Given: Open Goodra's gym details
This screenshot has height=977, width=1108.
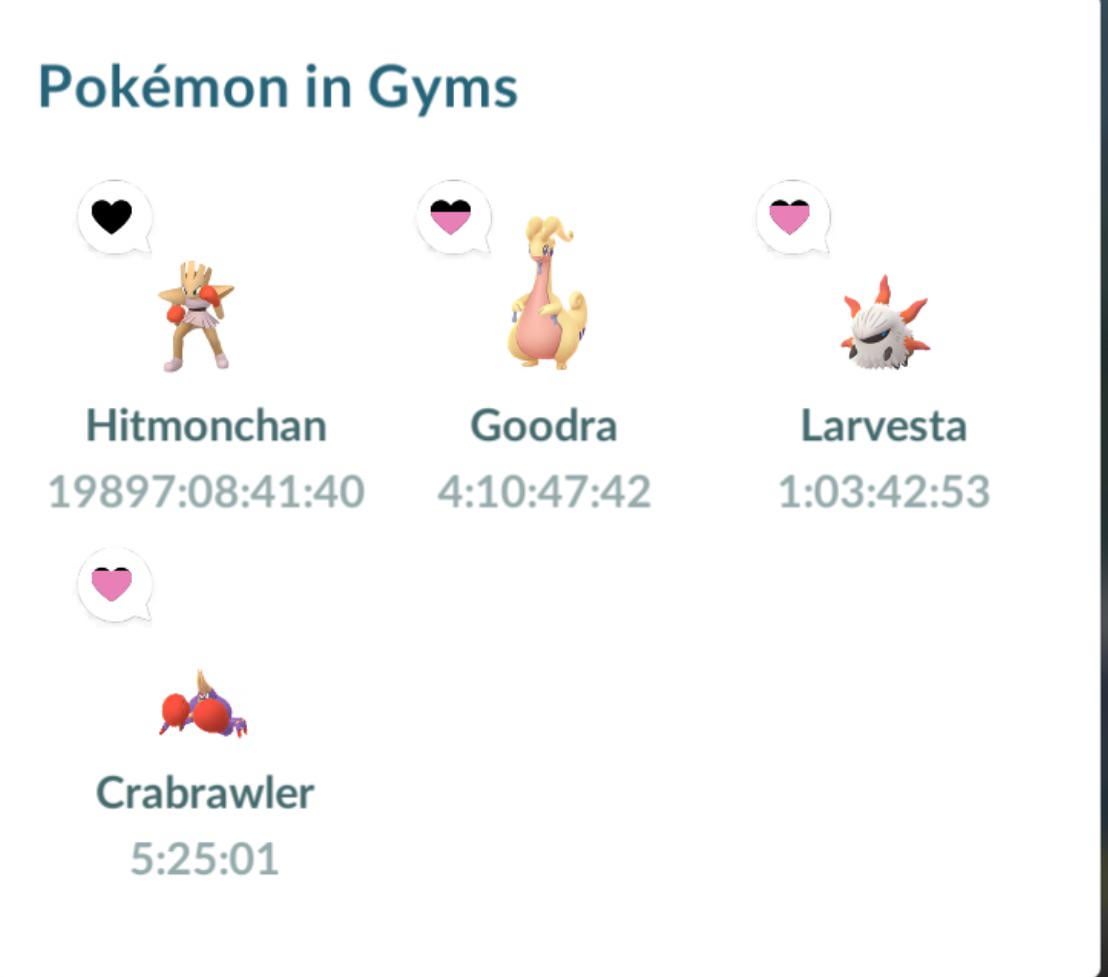Looking at the screenshot, I should pos(543,295).
